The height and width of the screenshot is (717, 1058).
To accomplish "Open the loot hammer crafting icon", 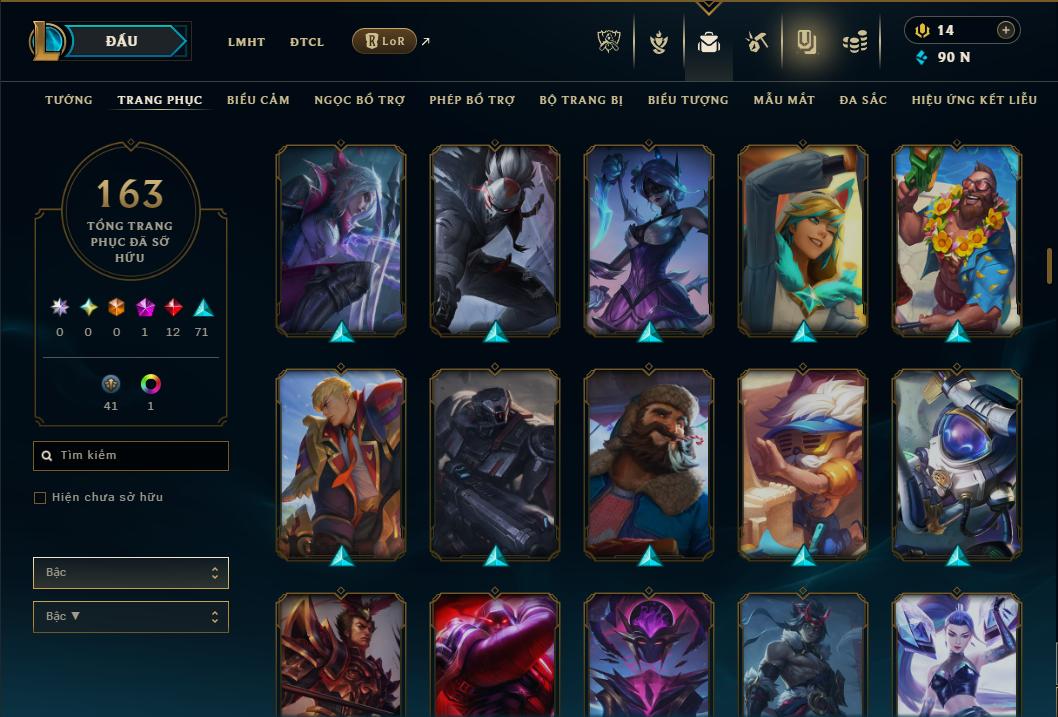I will click(x=757, y=42).
